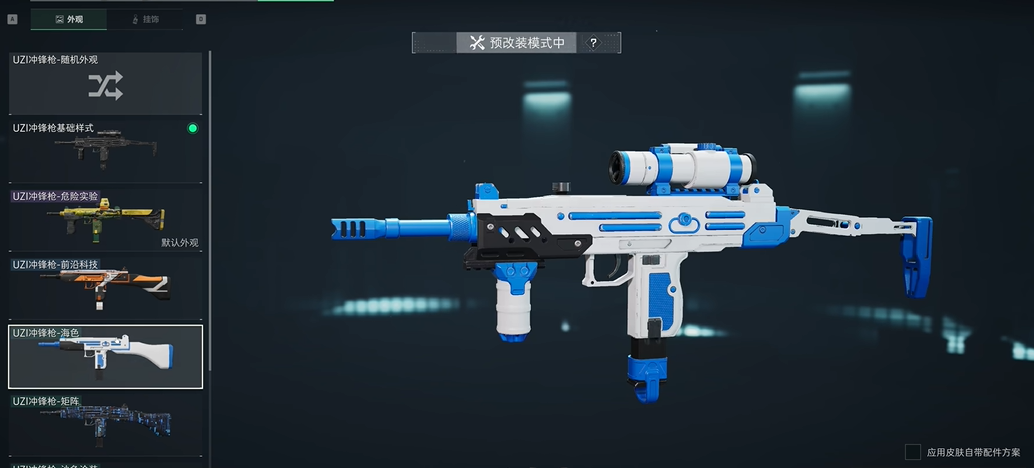This screenshot has width=1034, height=468.
Task: Pick the UZI冲锋枪-前沿科技 skin
Action: (105, 286)
